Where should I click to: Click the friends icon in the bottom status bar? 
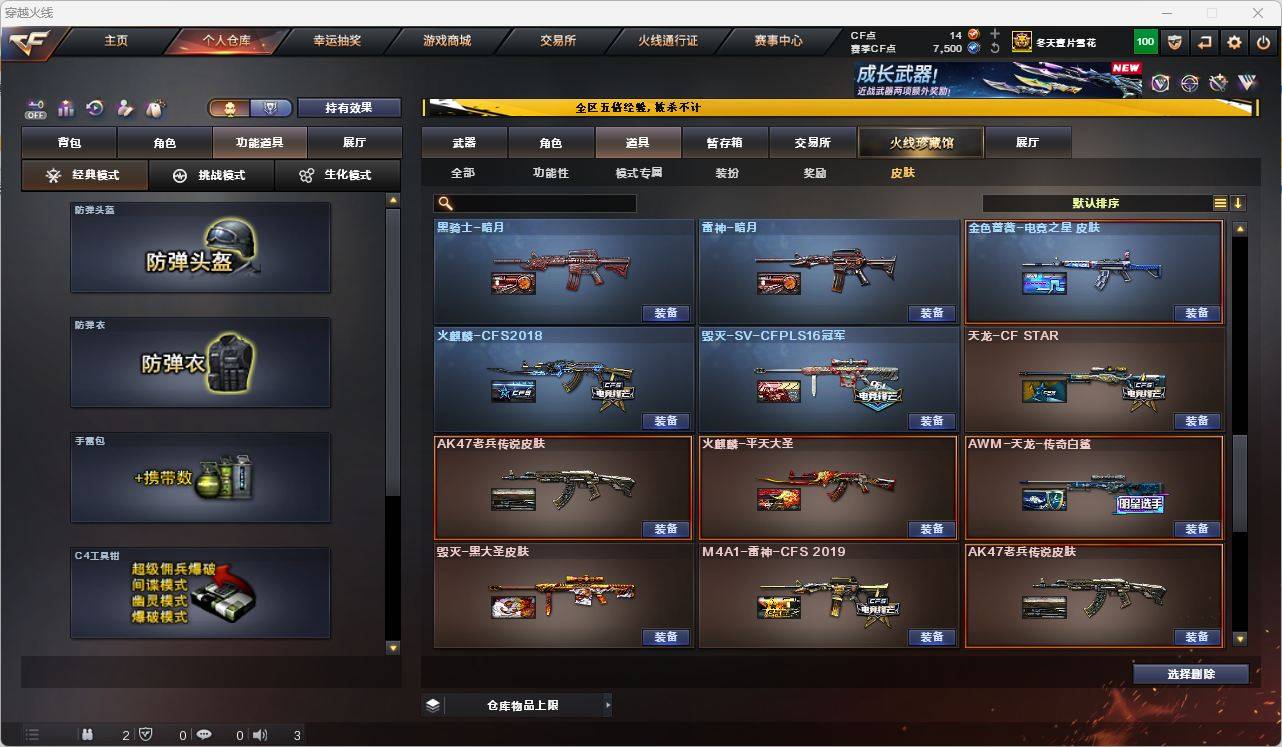pos(87,734)
